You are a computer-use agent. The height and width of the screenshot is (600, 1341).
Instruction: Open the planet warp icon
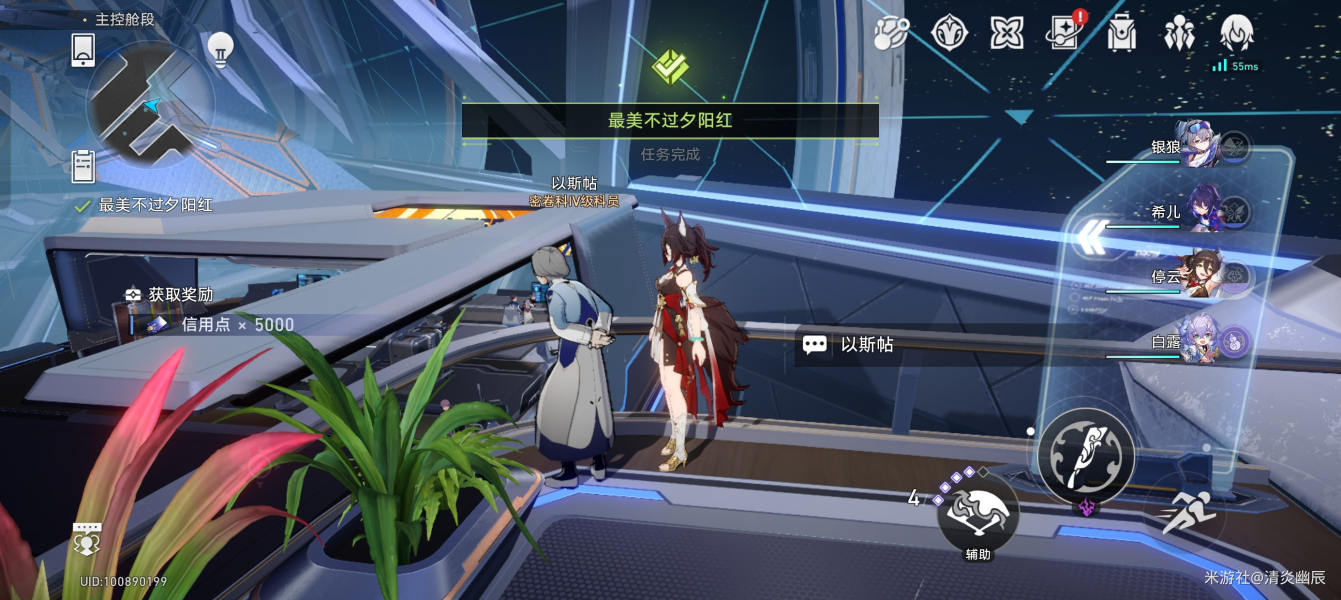(890, 33)
